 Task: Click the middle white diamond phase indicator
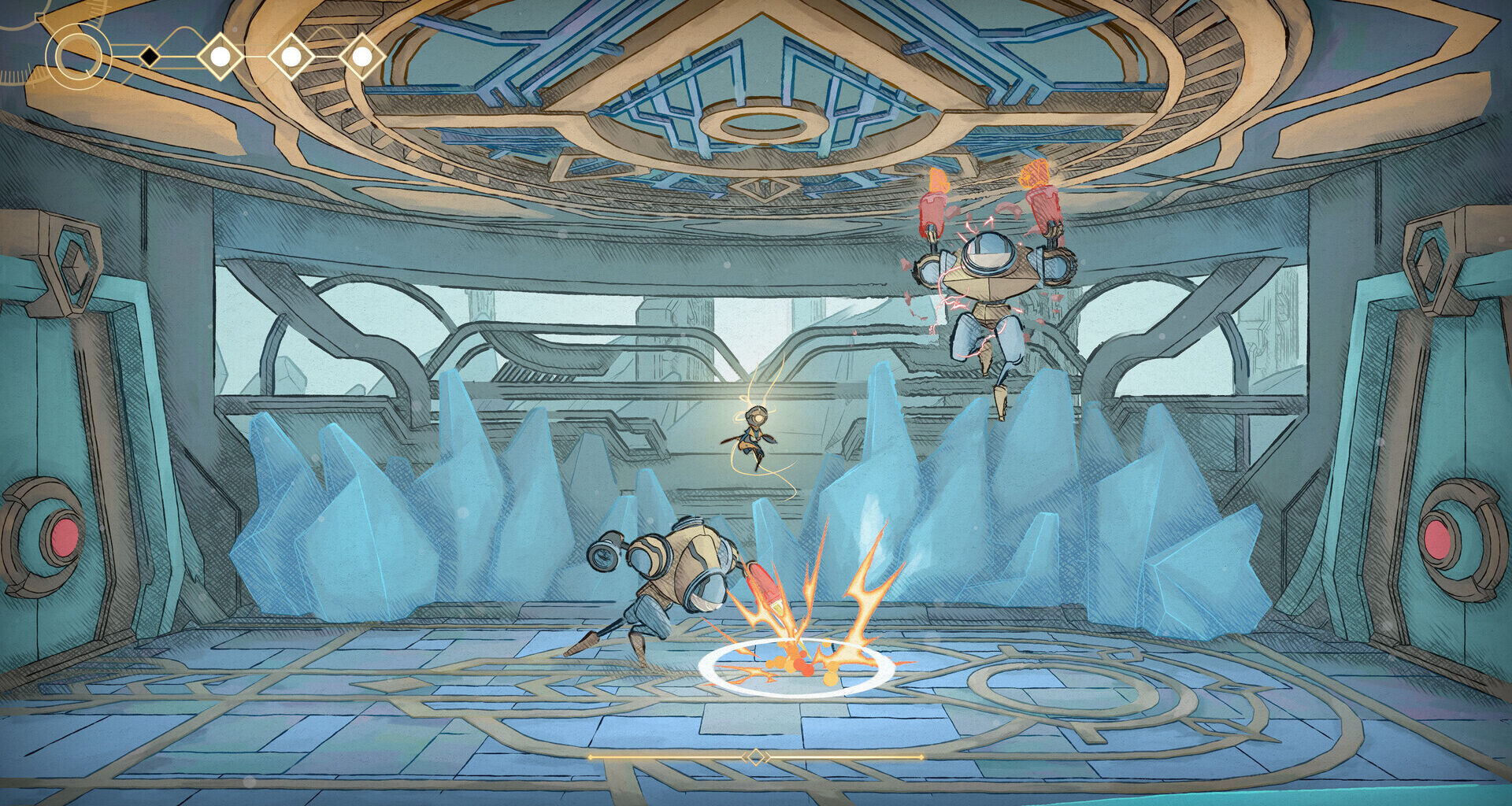click(x=291, y=55)
